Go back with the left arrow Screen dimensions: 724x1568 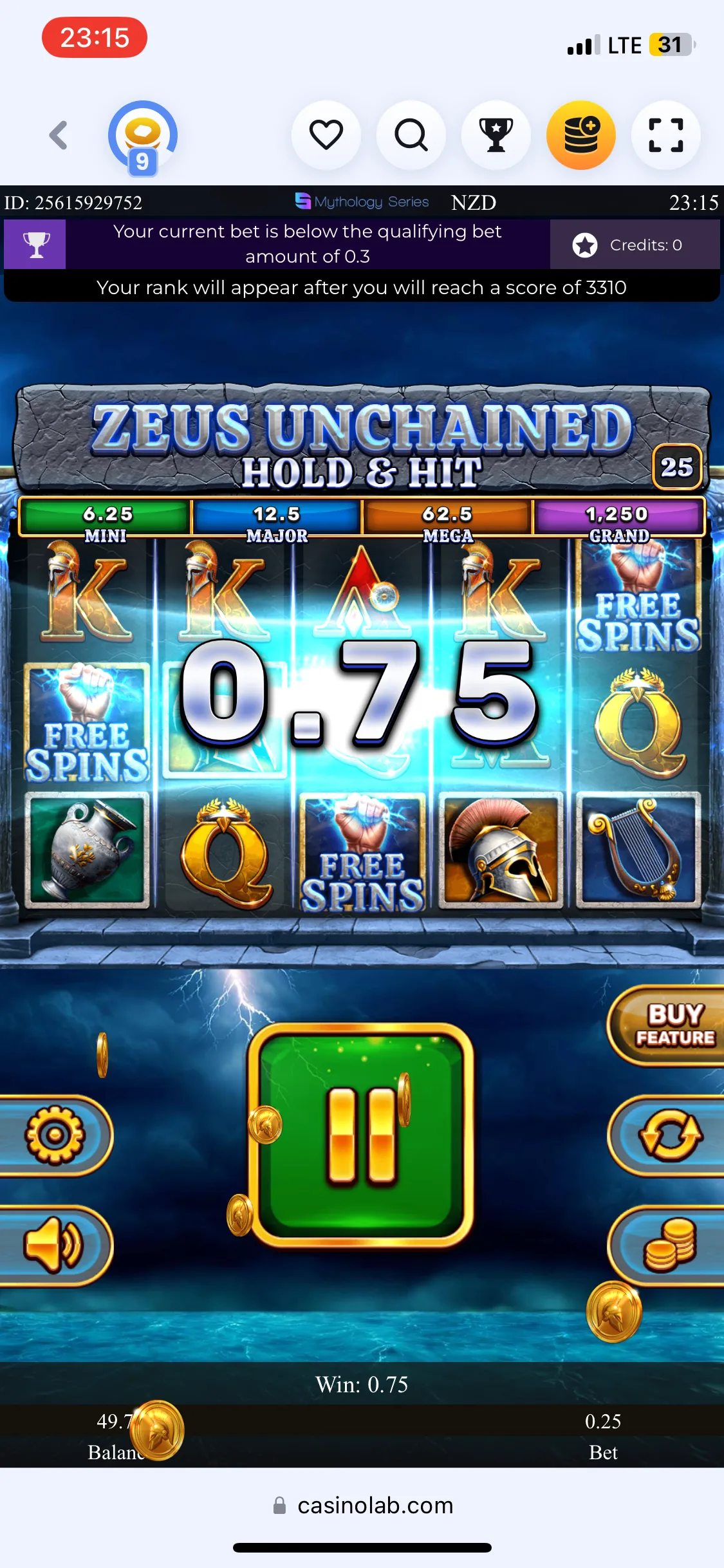[x=59, y=135]
